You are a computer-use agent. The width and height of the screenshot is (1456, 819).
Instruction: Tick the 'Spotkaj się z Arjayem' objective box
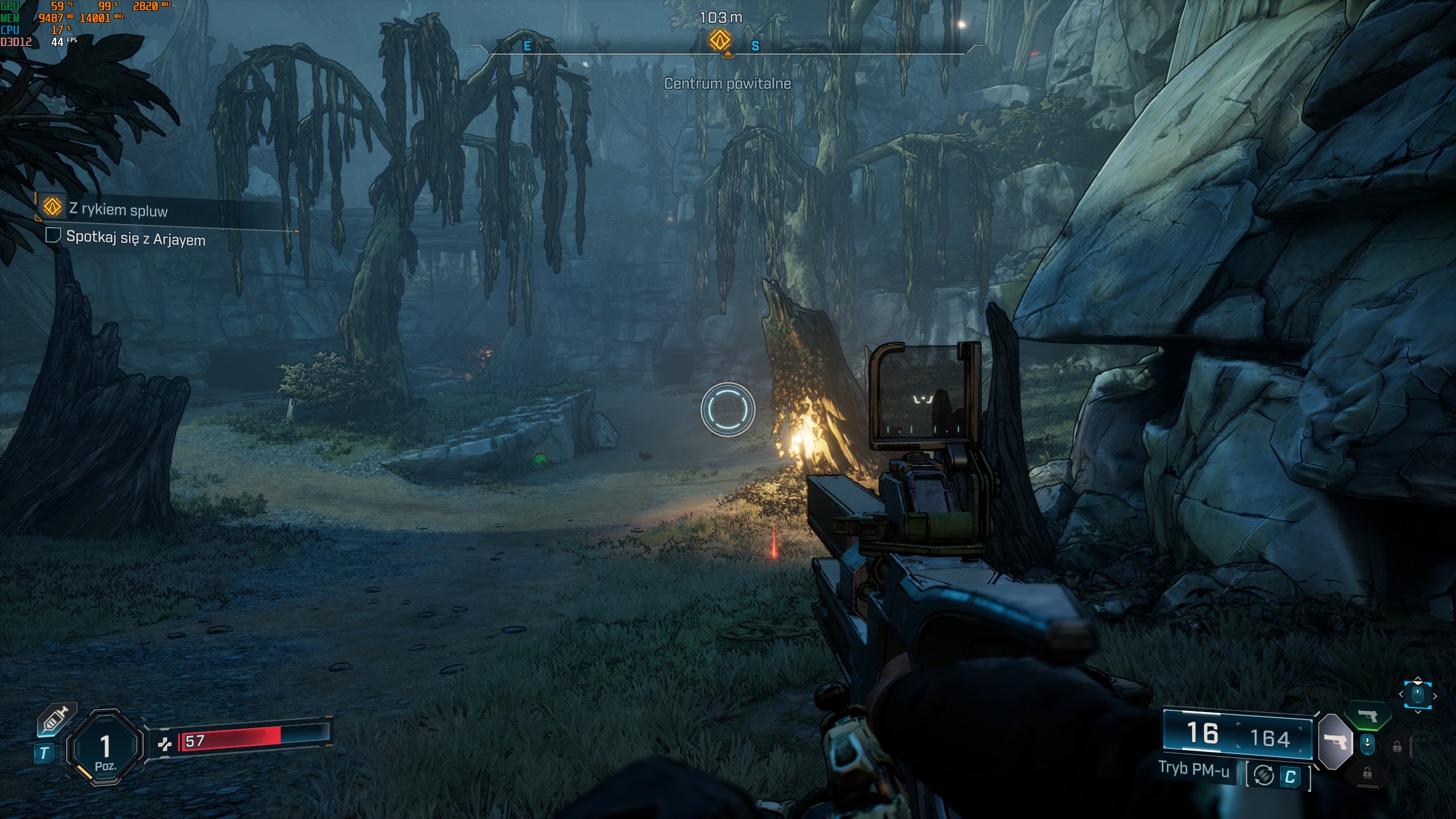pos(53,235)
